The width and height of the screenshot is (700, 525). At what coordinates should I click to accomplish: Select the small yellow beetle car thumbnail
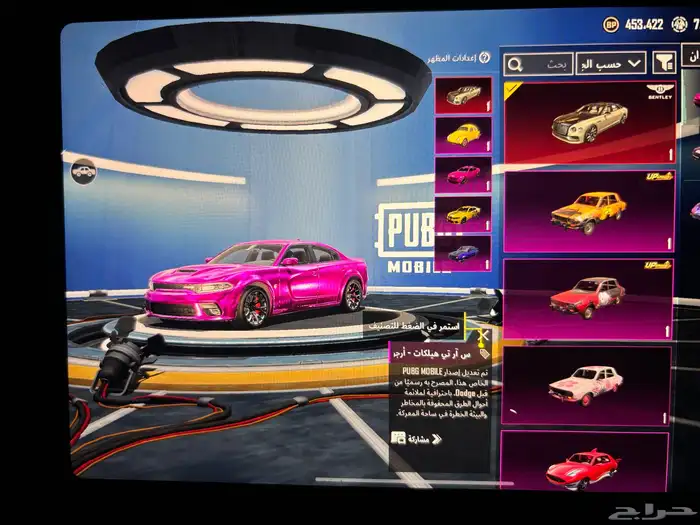point(464,135)
